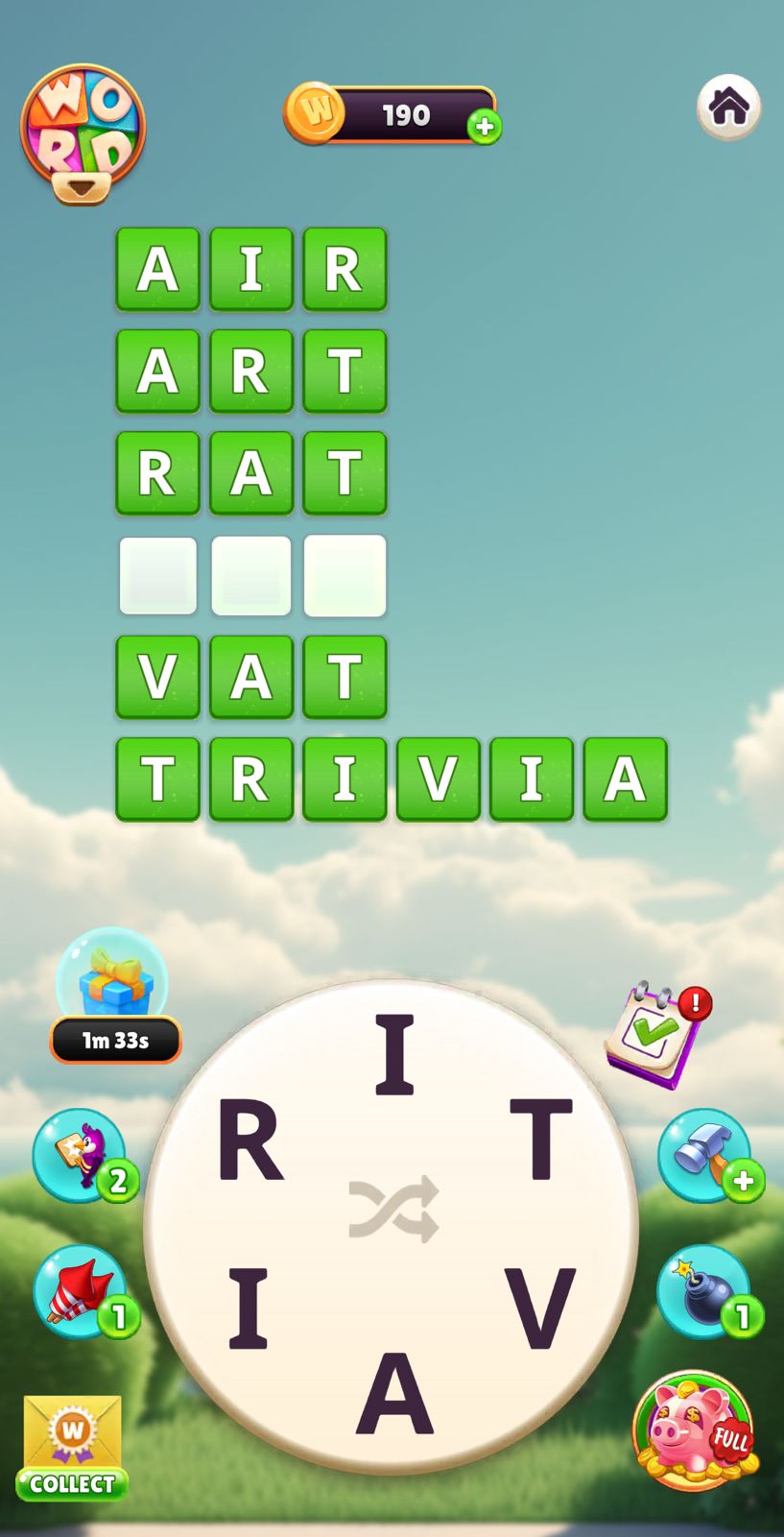The width and height of the screenshot is (784, 1537).
Task: Open the daily tasks checklist notepad
Action: [x=656, y=1033]
